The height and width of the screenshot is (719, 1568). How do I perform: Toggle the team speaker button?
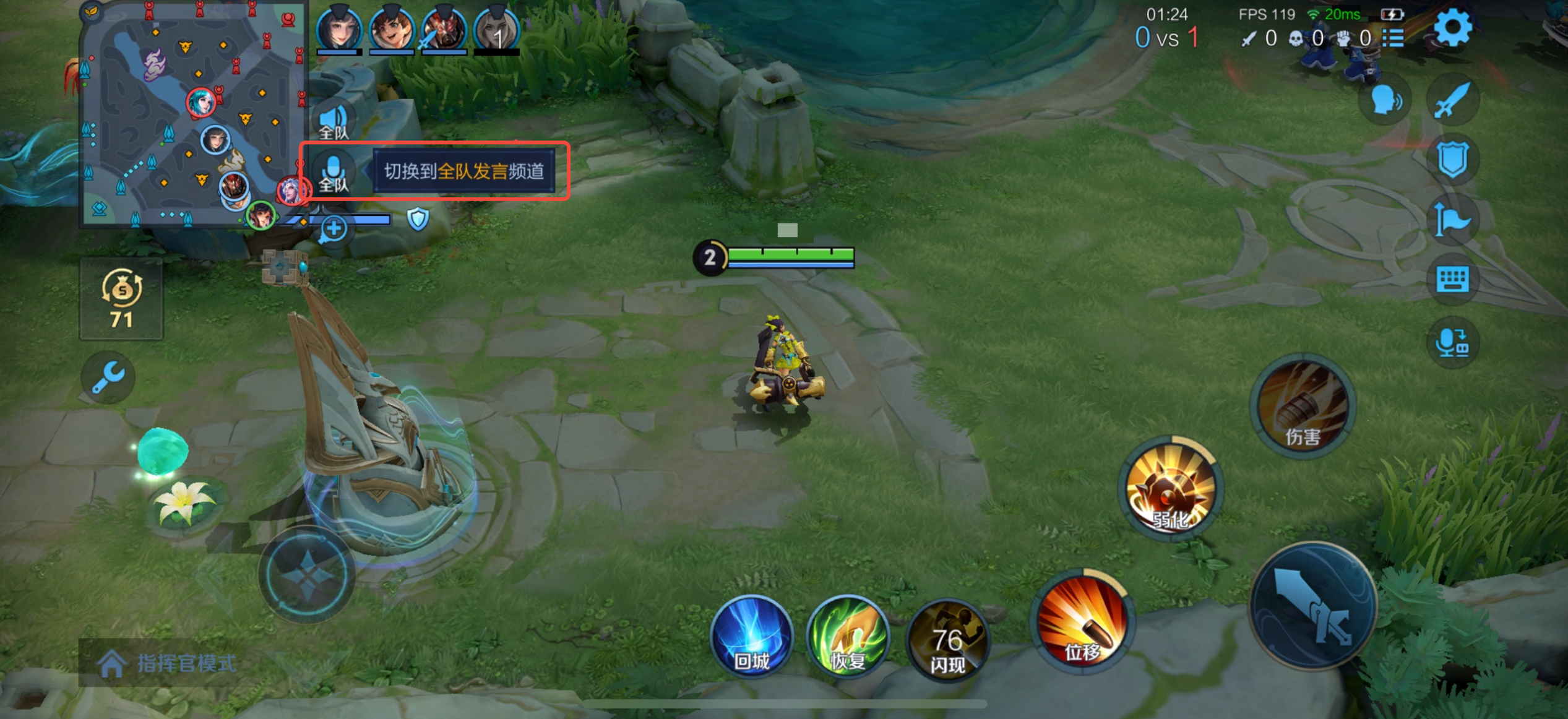334,121
